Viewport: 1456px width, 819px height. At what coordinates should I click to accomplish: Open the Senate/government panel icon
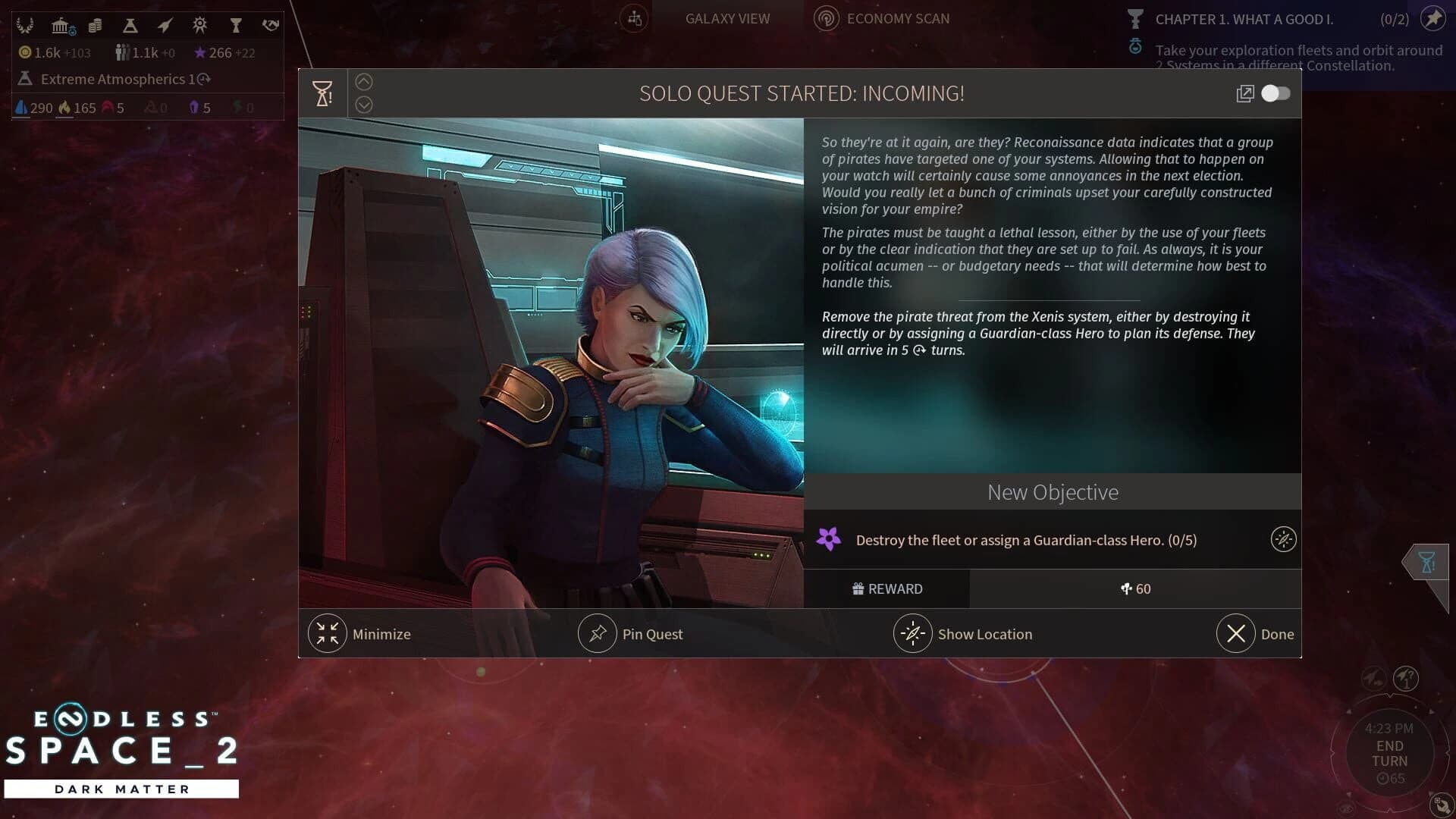pos(61,24)
